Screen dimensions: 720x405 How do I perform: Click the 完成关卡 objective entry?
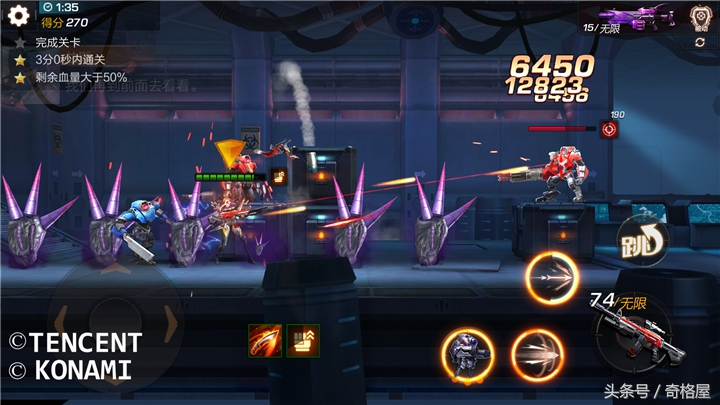[60, 43]
